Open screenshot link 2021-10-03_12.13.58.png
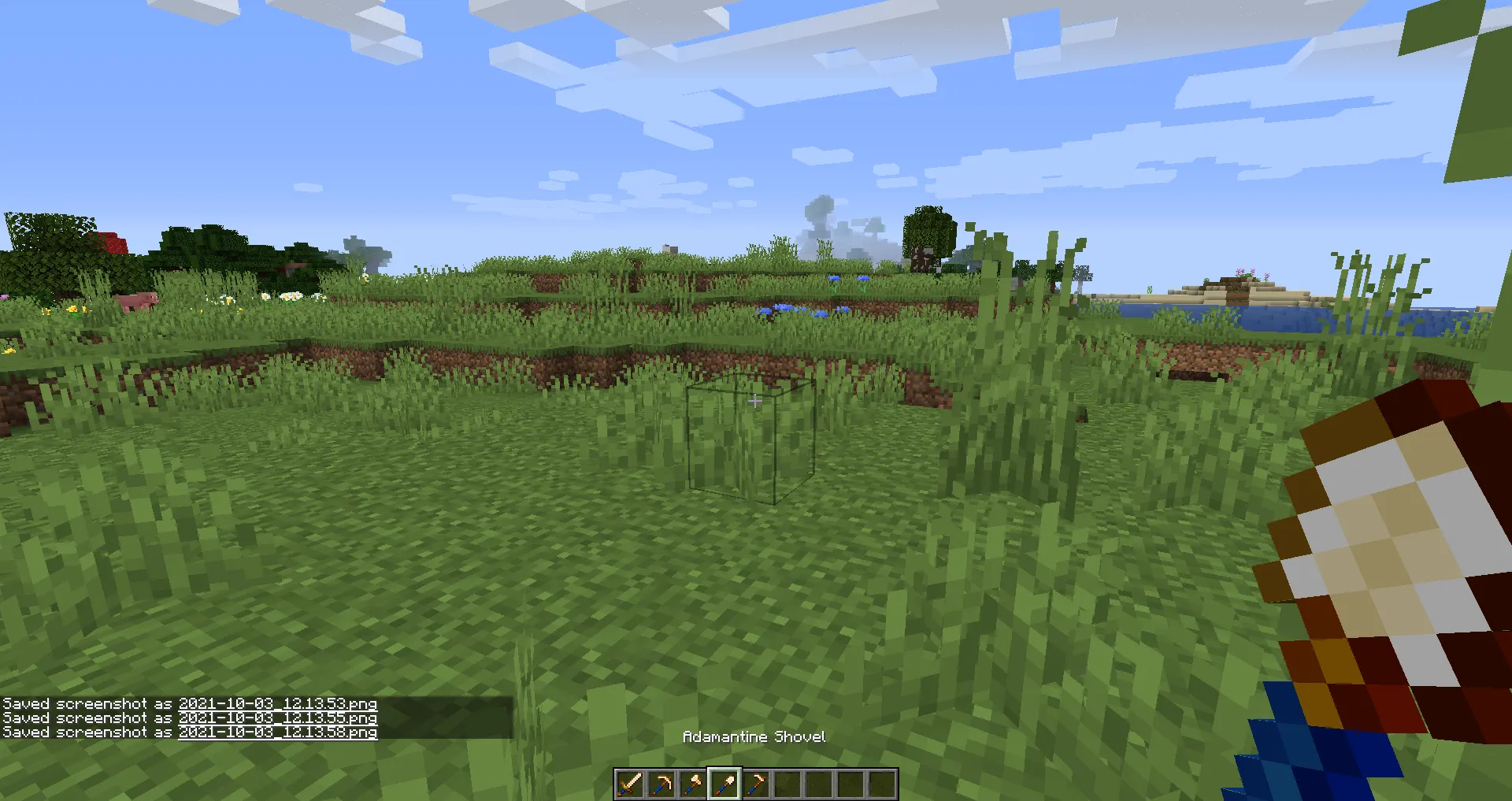1512x801 pixels. [x=278, y=732]
